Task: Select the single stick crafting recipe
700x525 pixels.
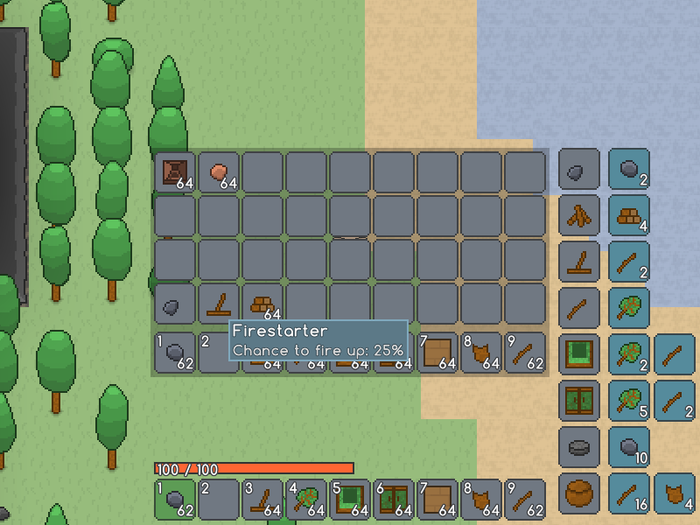Action: pyautogui.click(x=579, y=306)
